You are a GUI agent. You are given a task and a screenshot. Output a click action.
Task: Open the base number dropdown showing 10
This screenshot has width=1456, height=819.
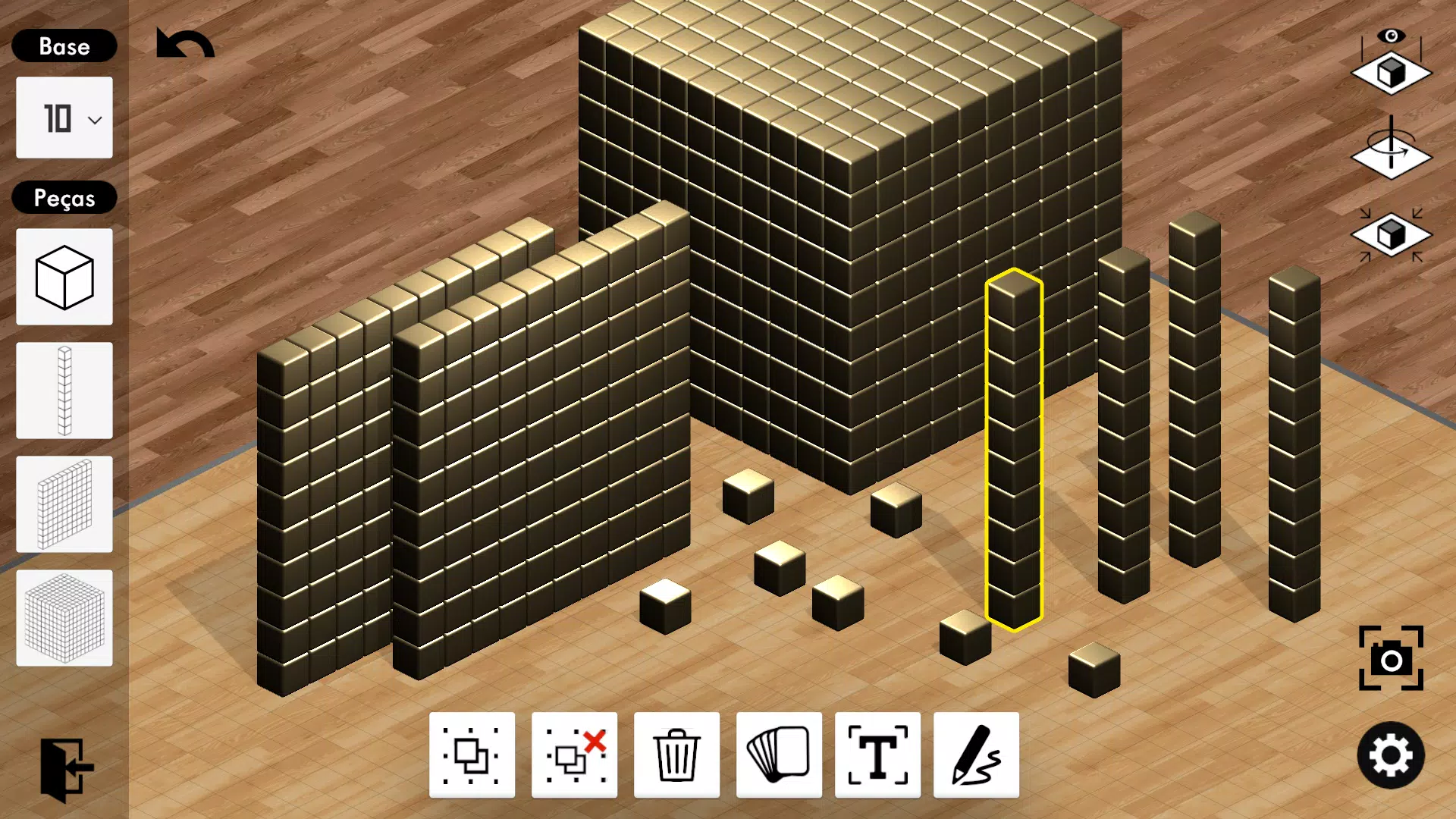click(x=64, y=118)
